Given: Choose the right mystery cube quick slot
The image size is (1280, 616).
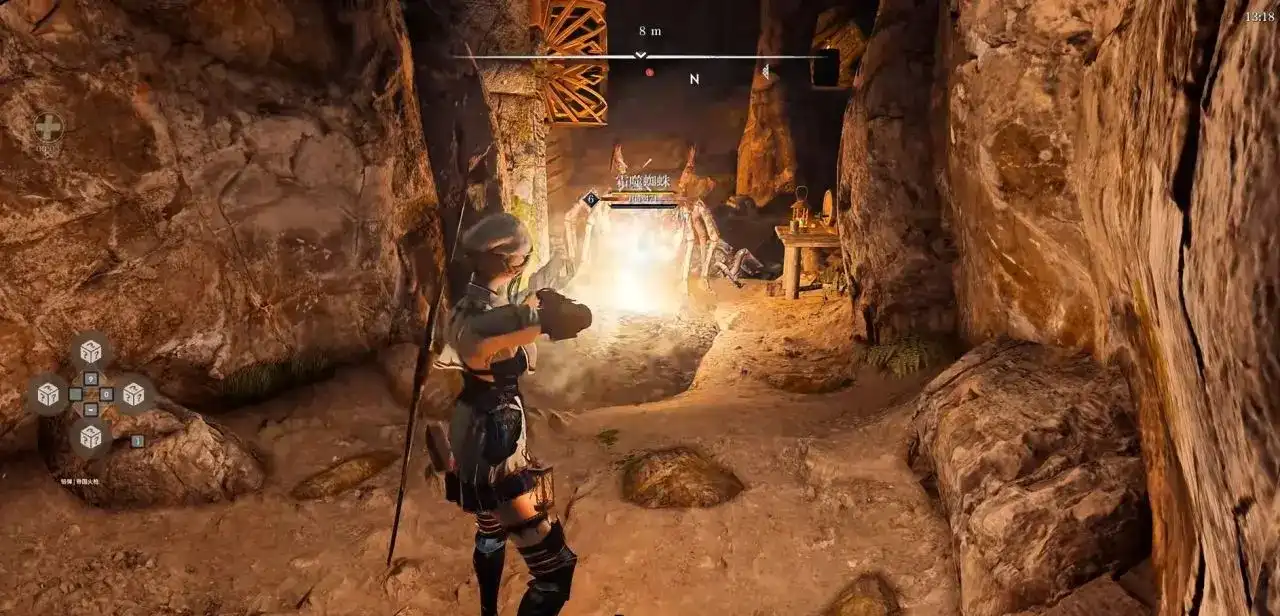Looking at the screenshot, I should click(134, 394).
